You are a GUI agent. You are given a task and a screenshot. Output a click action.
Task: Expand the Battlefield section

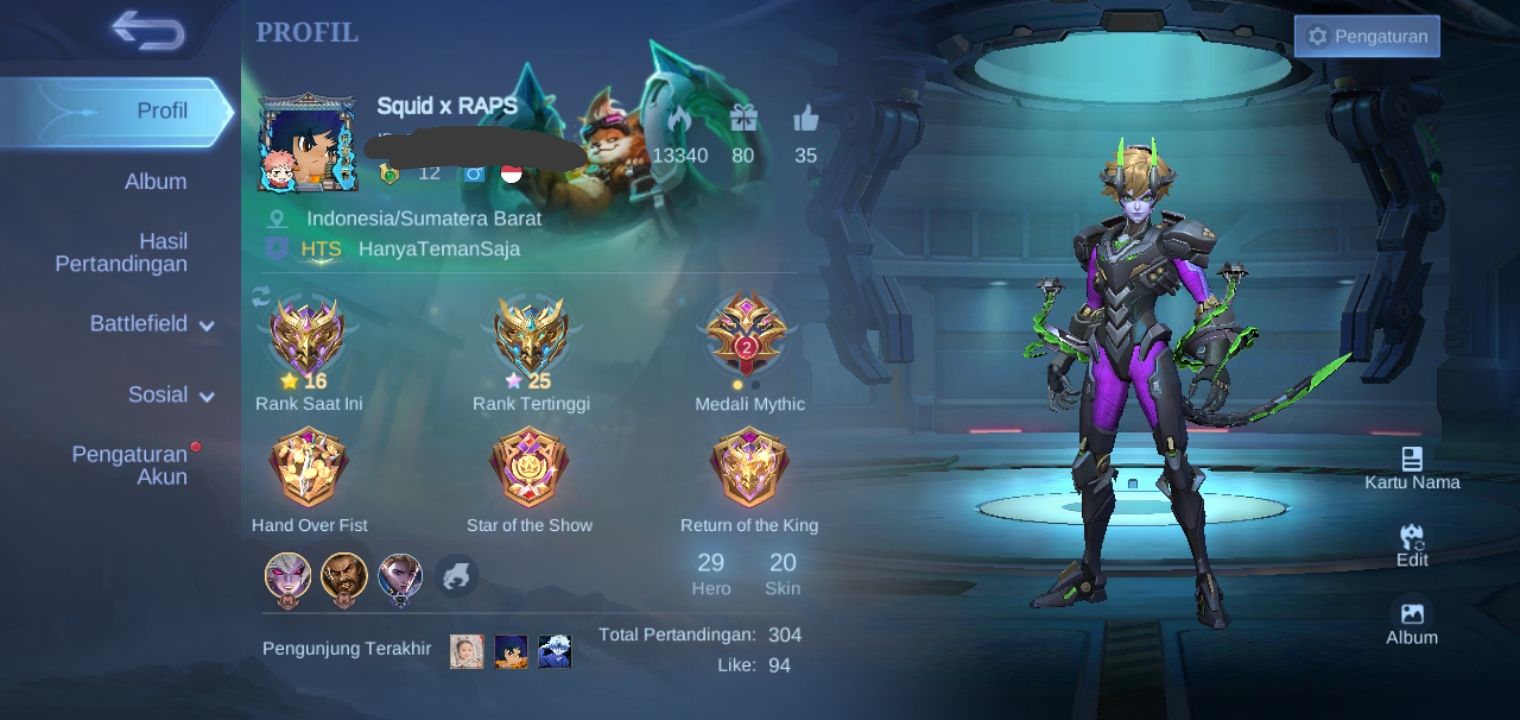[151, 324]
